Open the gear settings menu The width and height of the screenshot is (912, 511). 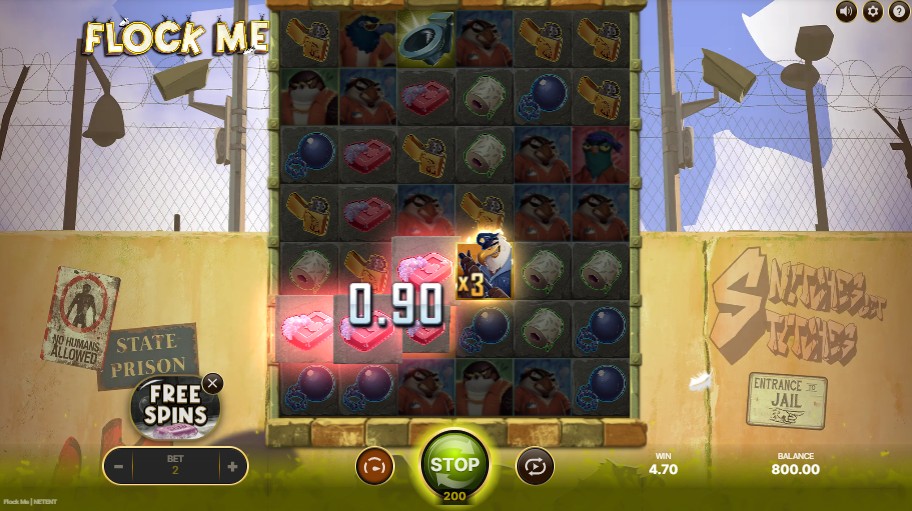[x=872, y=11]
